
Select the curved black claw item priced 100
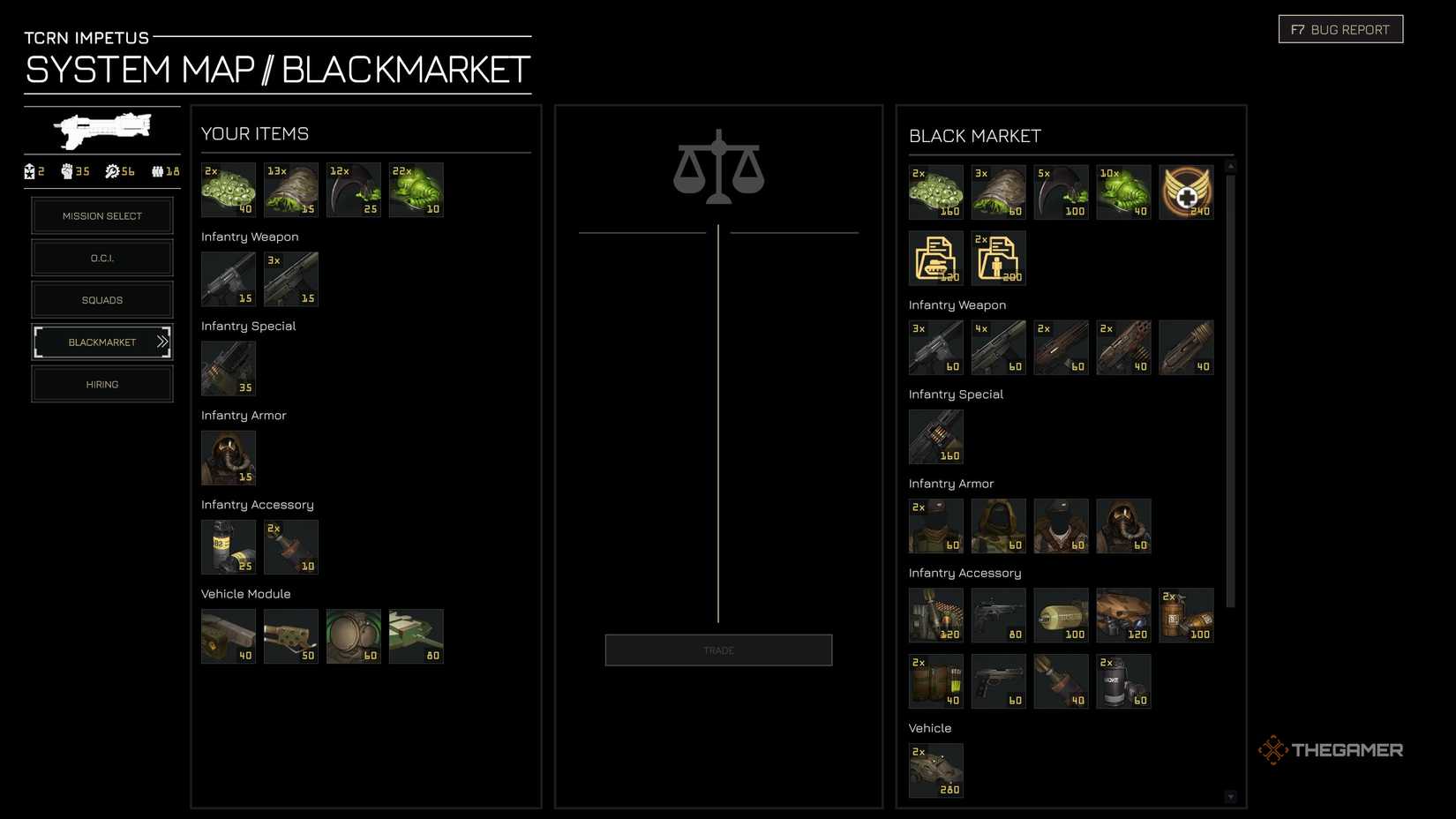(x=1061, y=192)
